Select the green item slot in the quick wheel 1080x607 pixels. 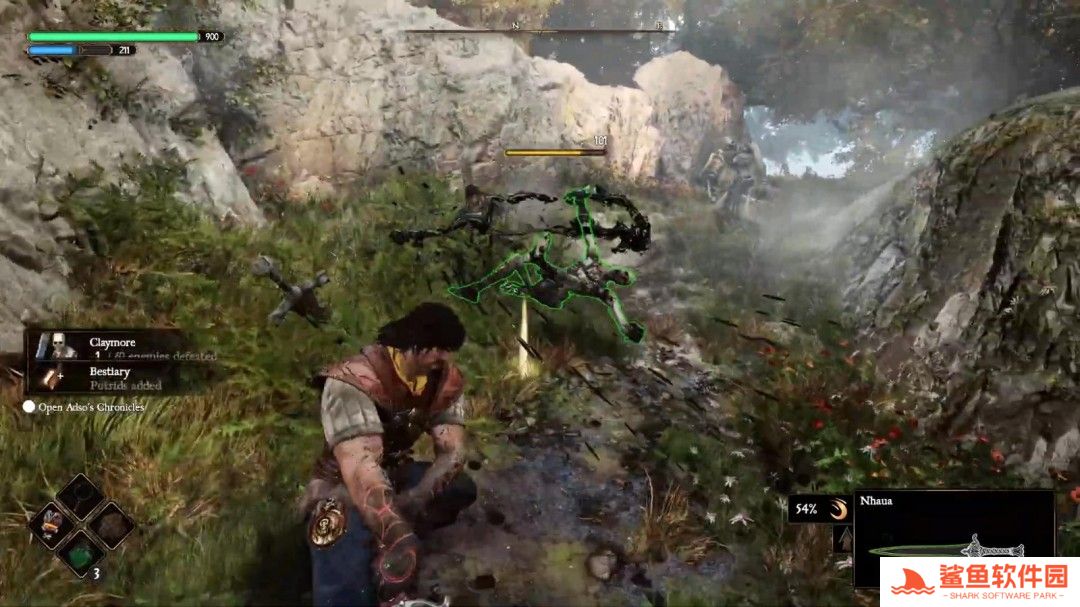79,550
